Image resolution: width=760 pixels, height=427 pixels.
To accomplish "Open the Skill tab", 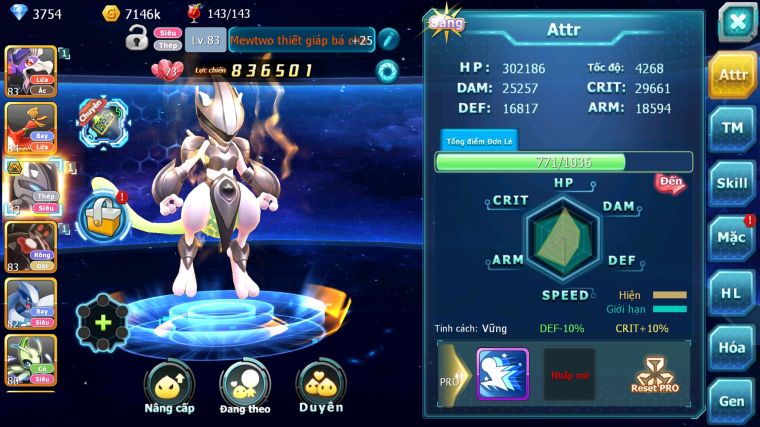I will tap(732, 183).
